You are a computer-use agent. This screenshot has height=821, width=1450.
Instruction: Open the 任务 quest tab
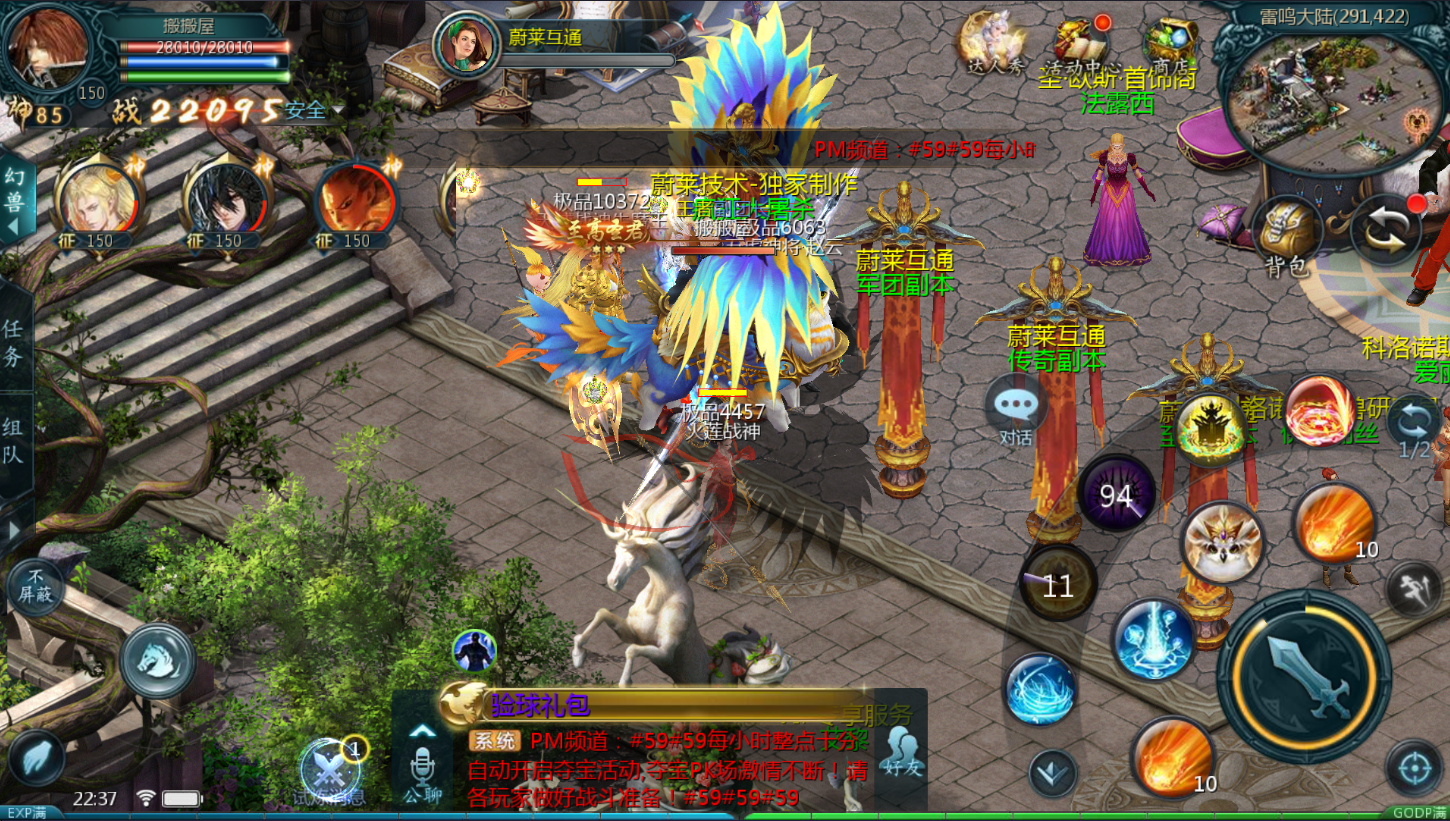[14, 340]
